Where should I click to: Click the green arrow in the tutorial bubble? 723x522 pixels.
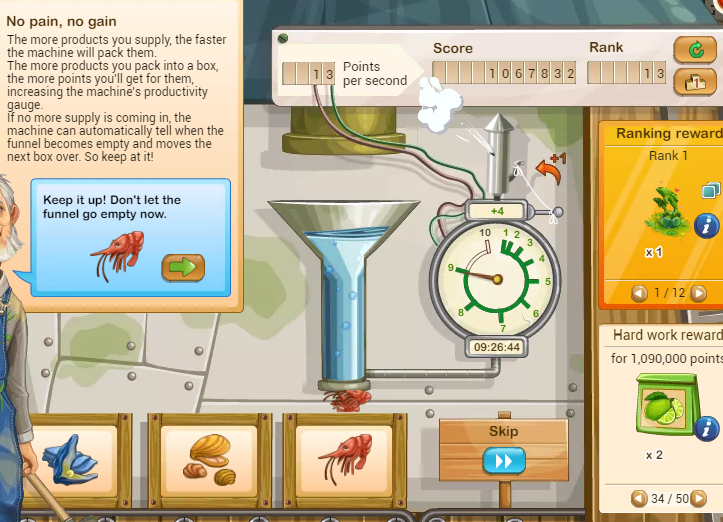coord(183,267)
